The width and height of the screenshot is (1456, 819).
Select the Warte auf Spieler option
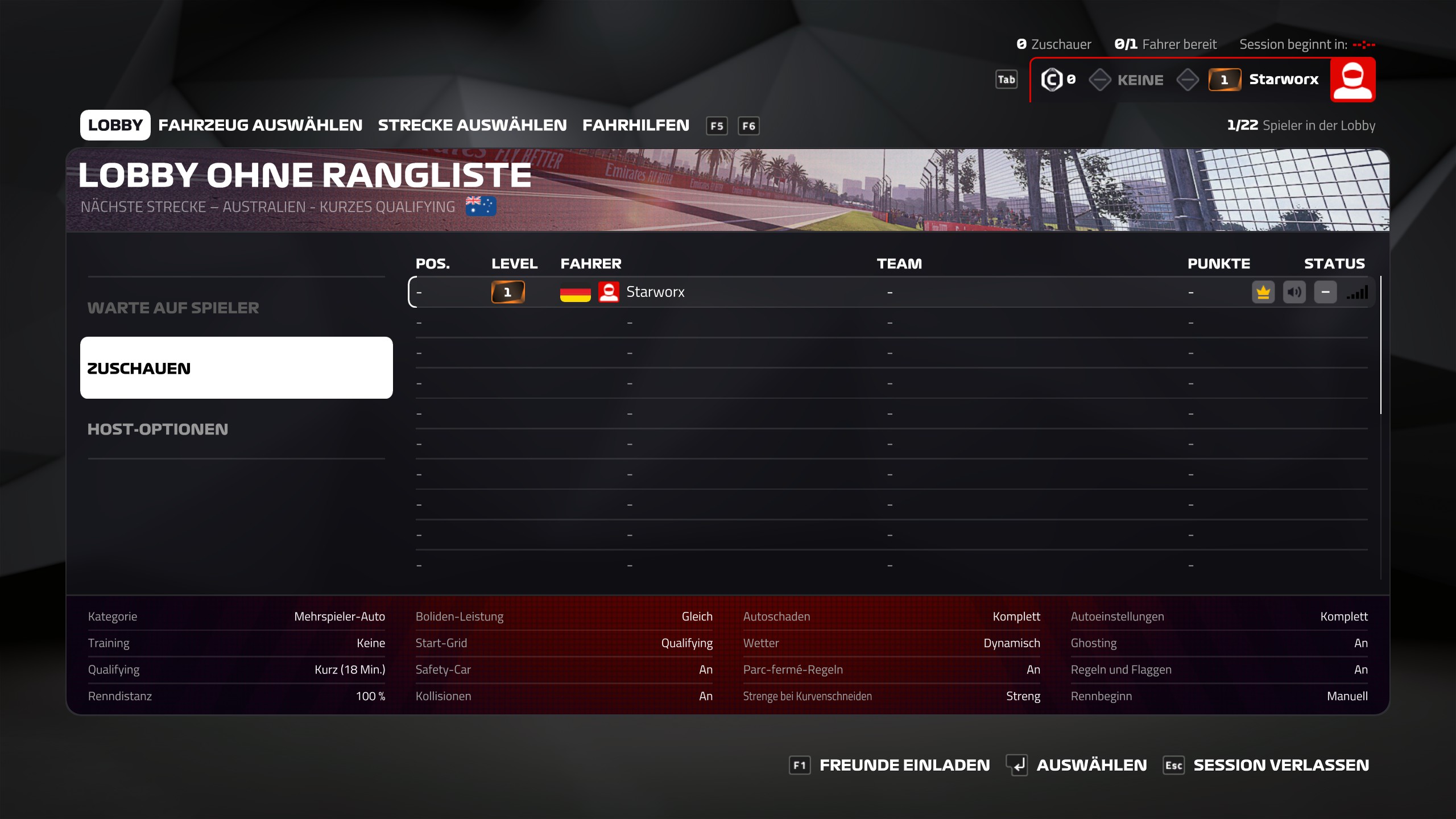[x=173, y=308]
